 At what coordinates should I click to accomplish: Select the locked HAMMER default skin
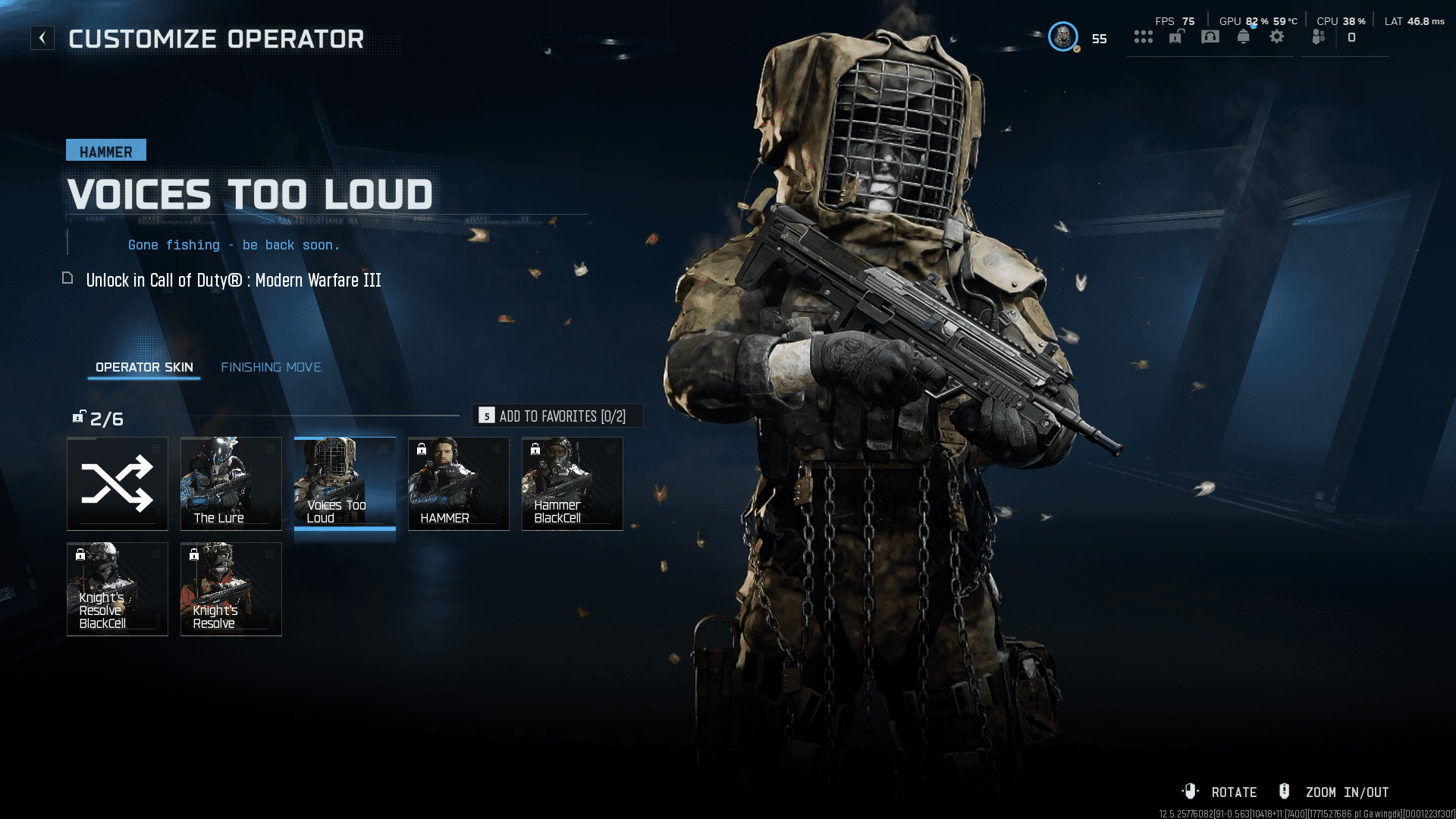coord(459,484)
